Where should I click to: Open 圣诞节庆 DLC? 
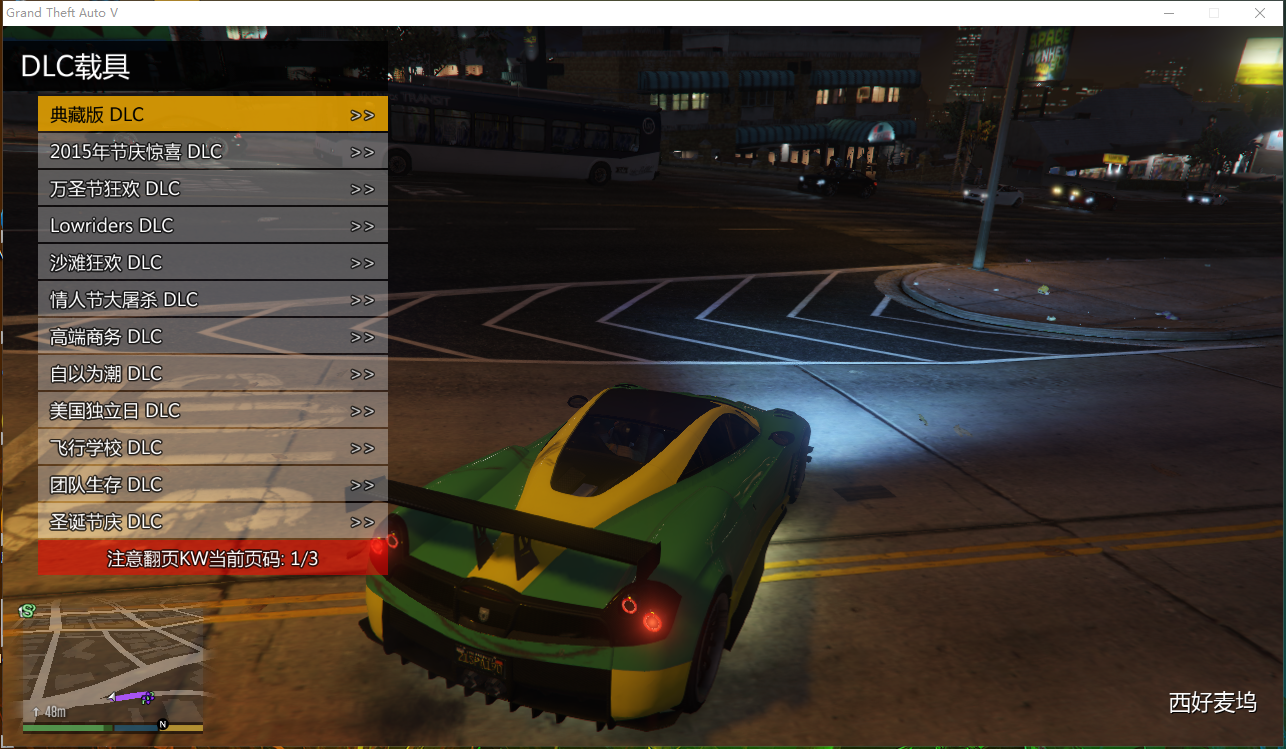pos(212,521)
